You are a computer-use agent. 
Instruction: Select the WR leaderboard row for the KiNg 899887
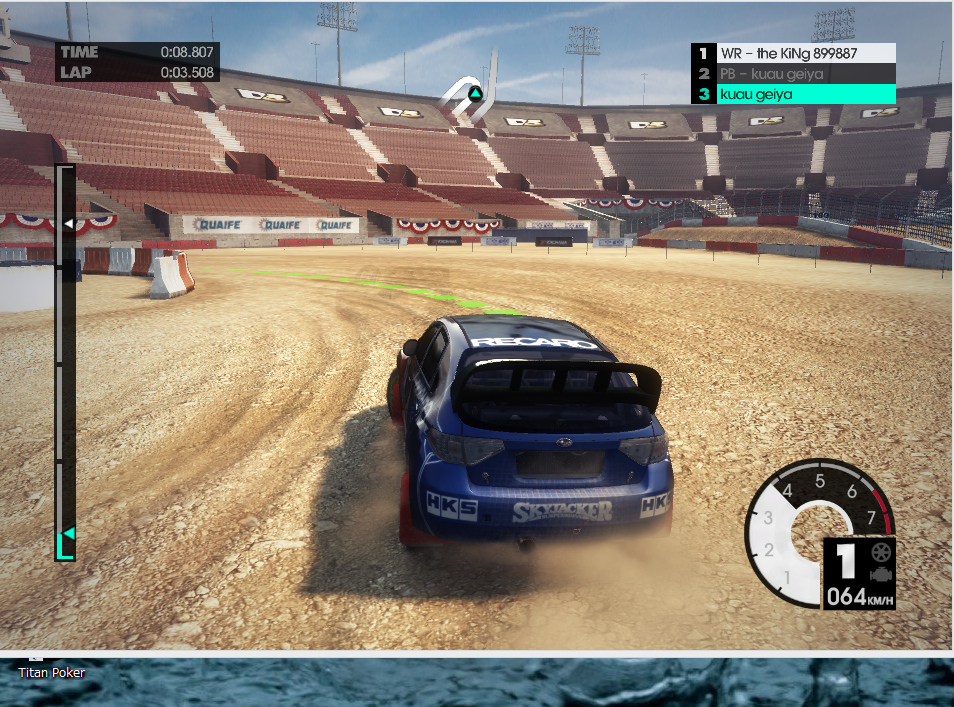(795, 53)
